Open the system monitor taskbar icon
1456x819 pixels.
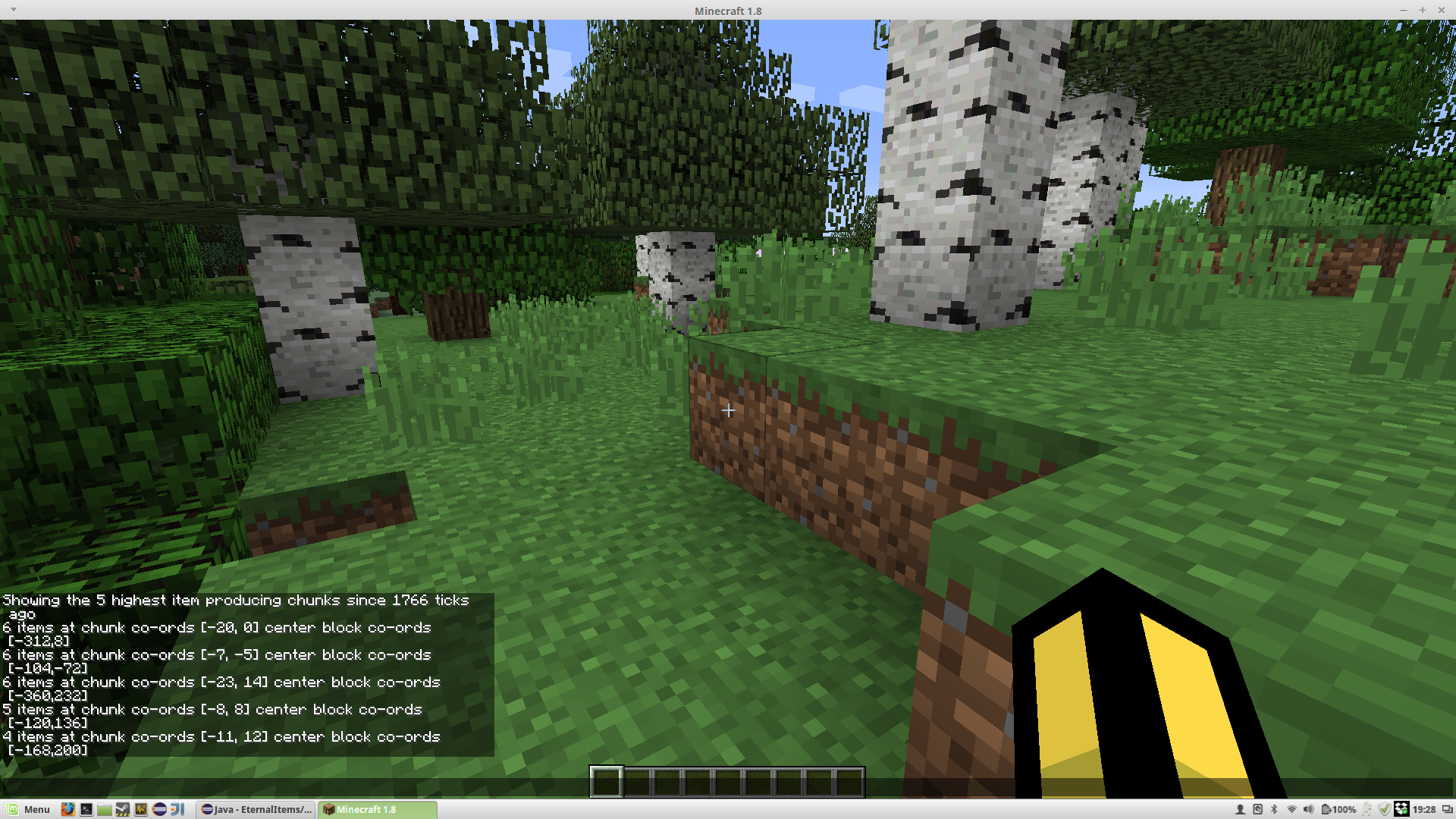(141, 809)
